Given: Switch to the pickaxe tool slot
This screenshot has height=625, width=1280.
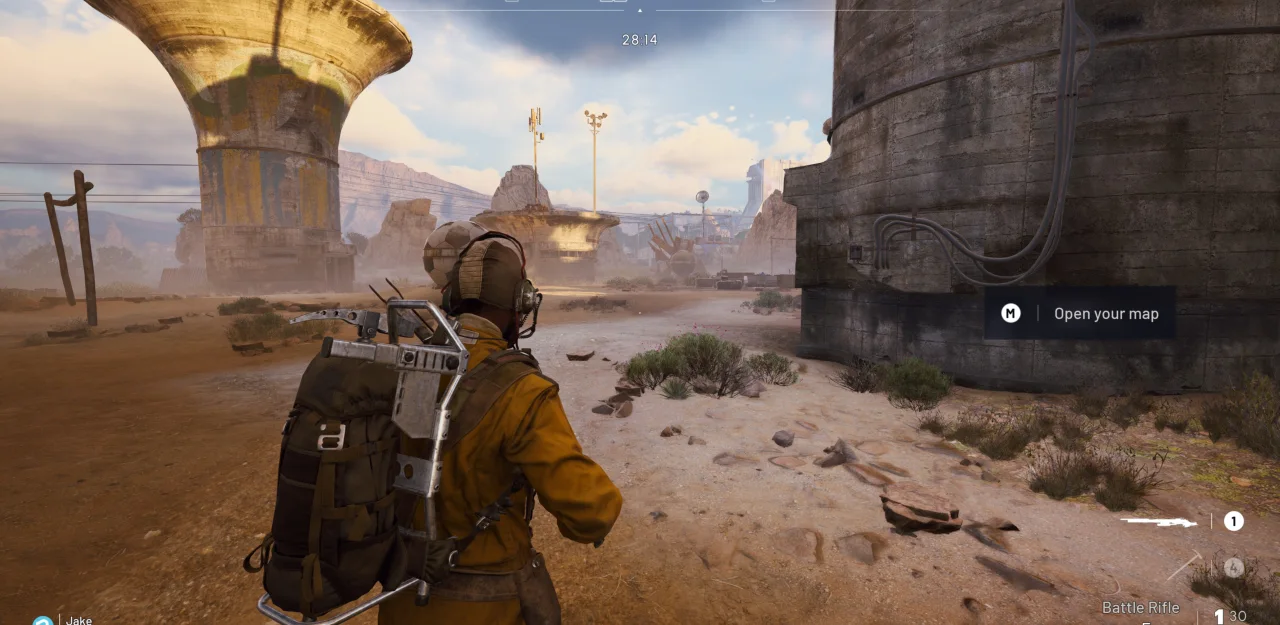Looking at the screenshot, I should (1186, 566).
